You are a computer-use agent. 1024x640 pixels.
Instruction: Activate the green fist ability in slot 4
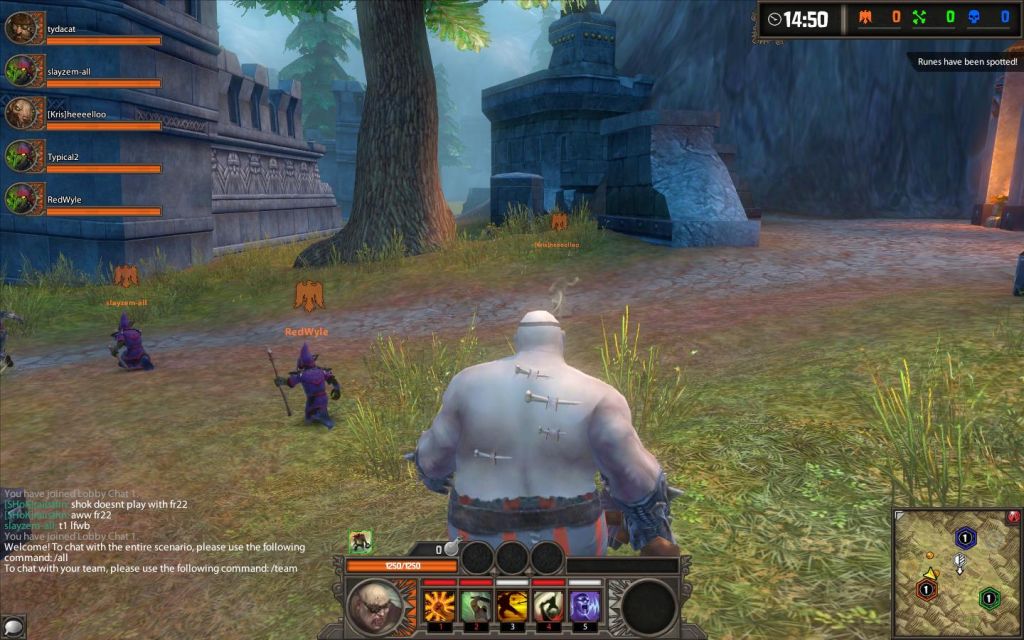coord(548,606)
